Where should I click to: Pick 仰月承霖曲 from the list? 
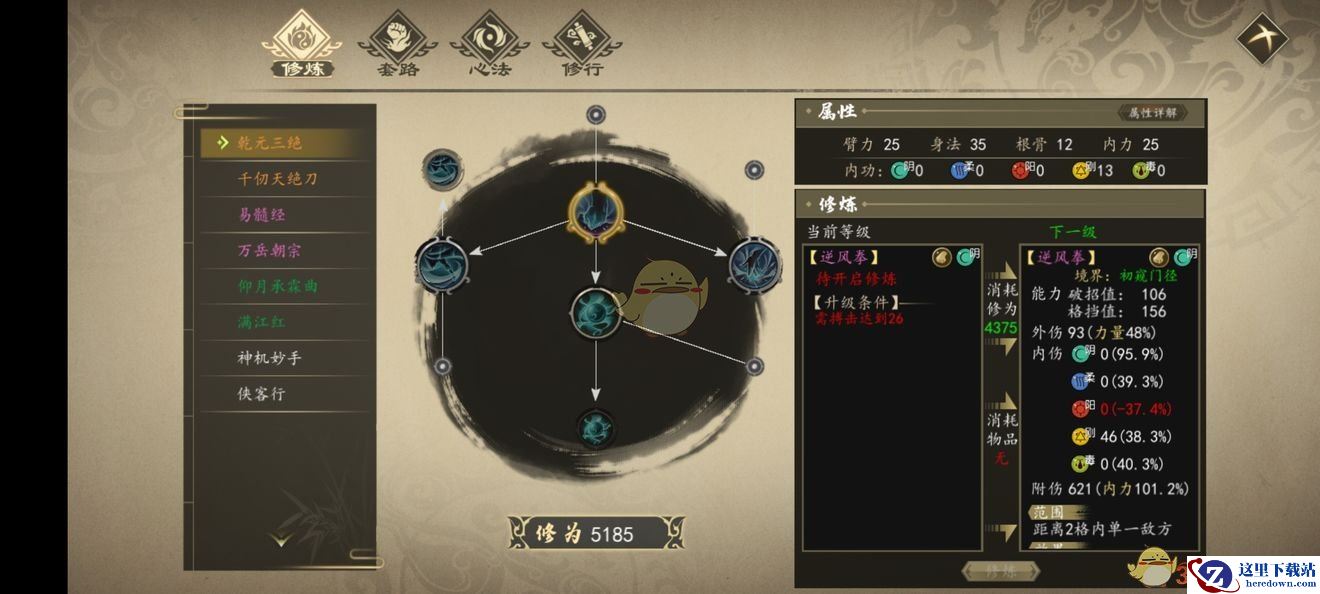coord(277,286)
